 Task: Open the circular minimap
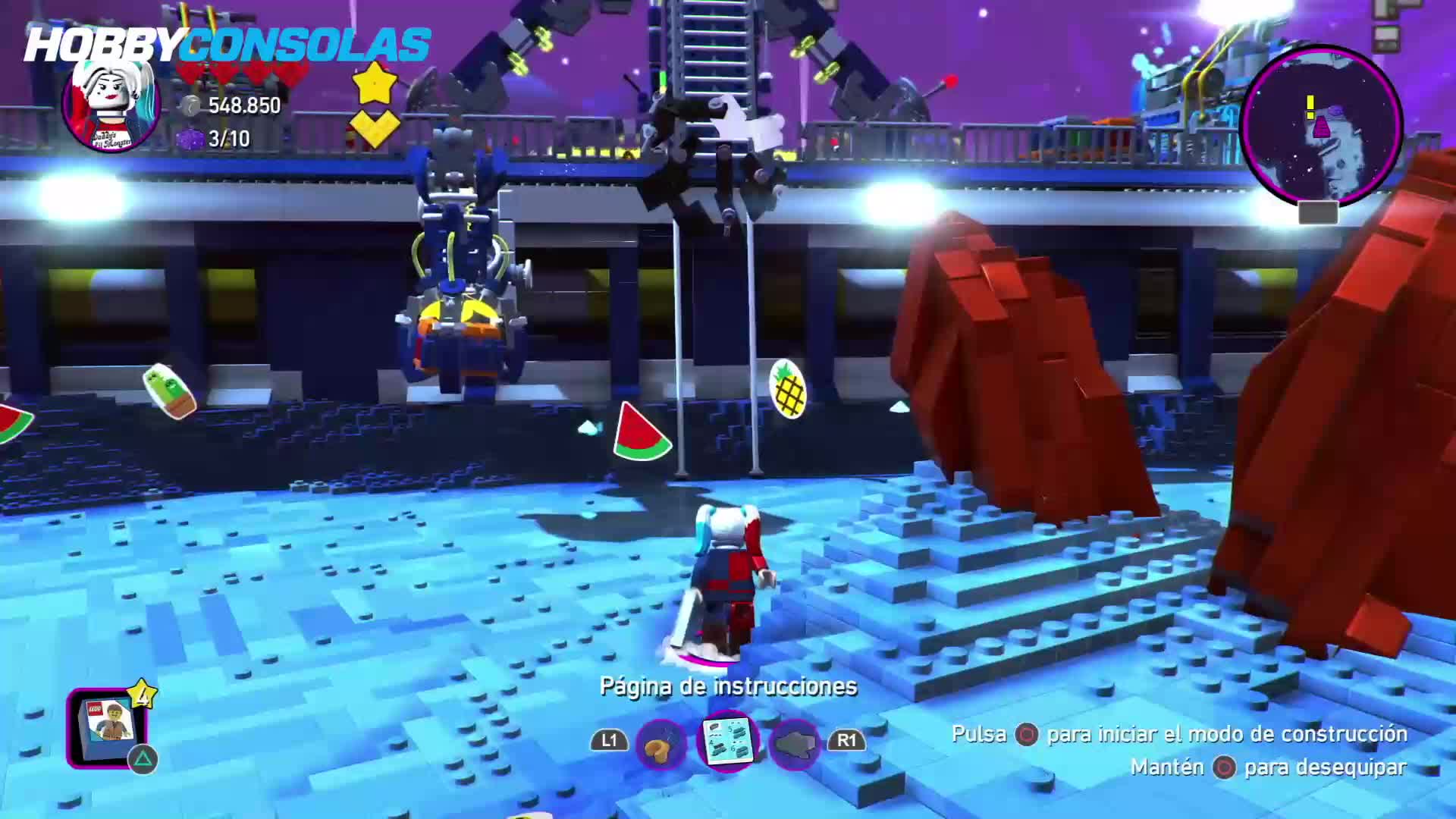1322,126
